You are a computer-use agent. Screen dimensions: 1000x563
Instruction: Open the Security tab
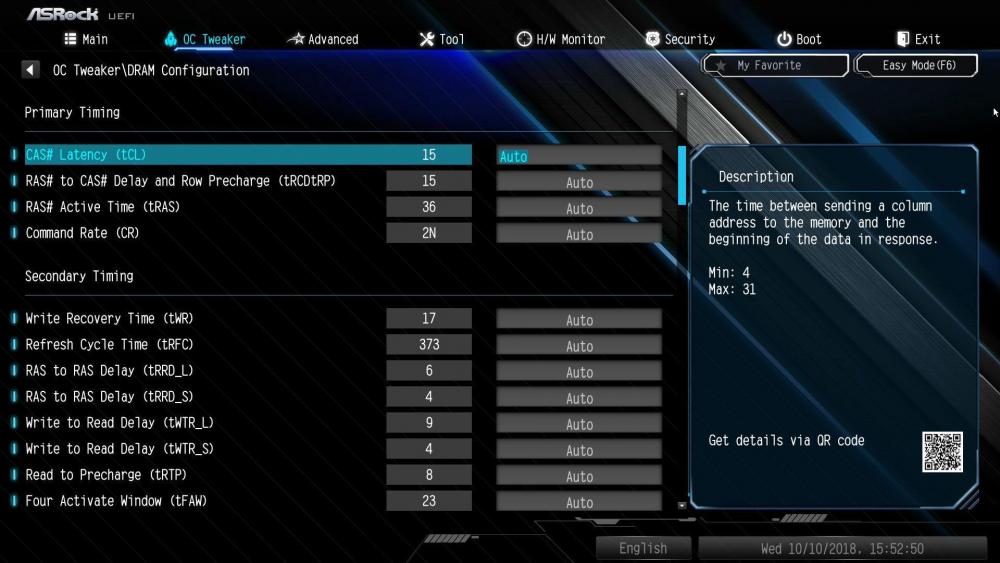point(680,39)
